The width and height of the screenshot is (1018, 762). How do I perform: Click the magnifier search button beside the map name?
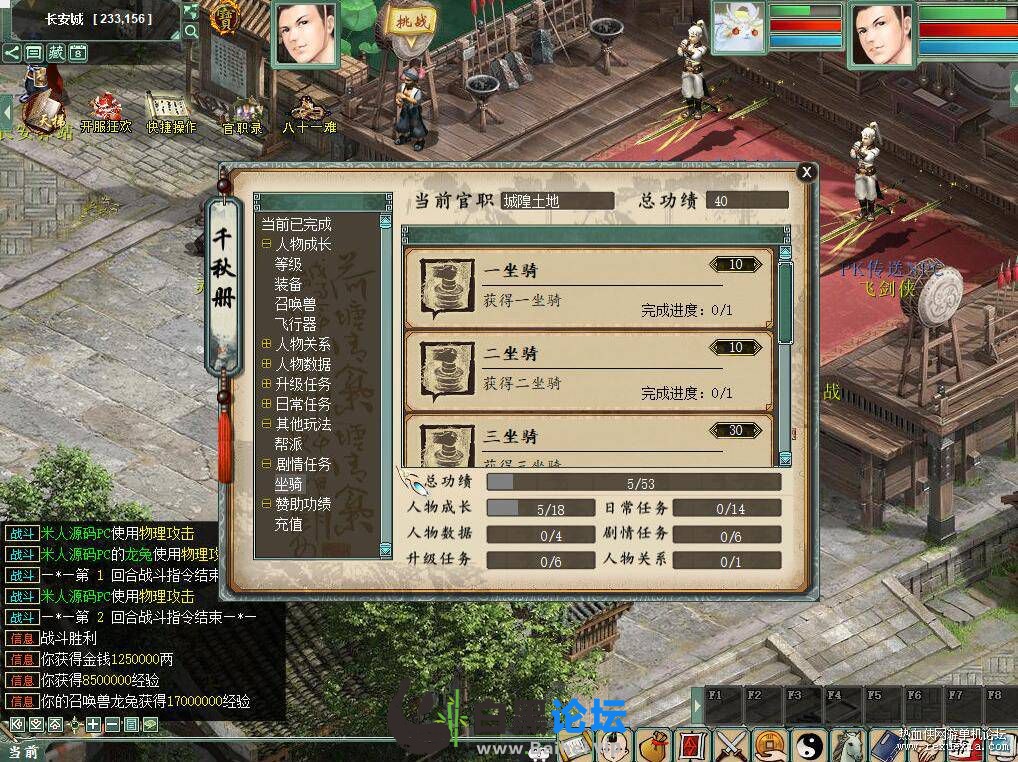190,32
